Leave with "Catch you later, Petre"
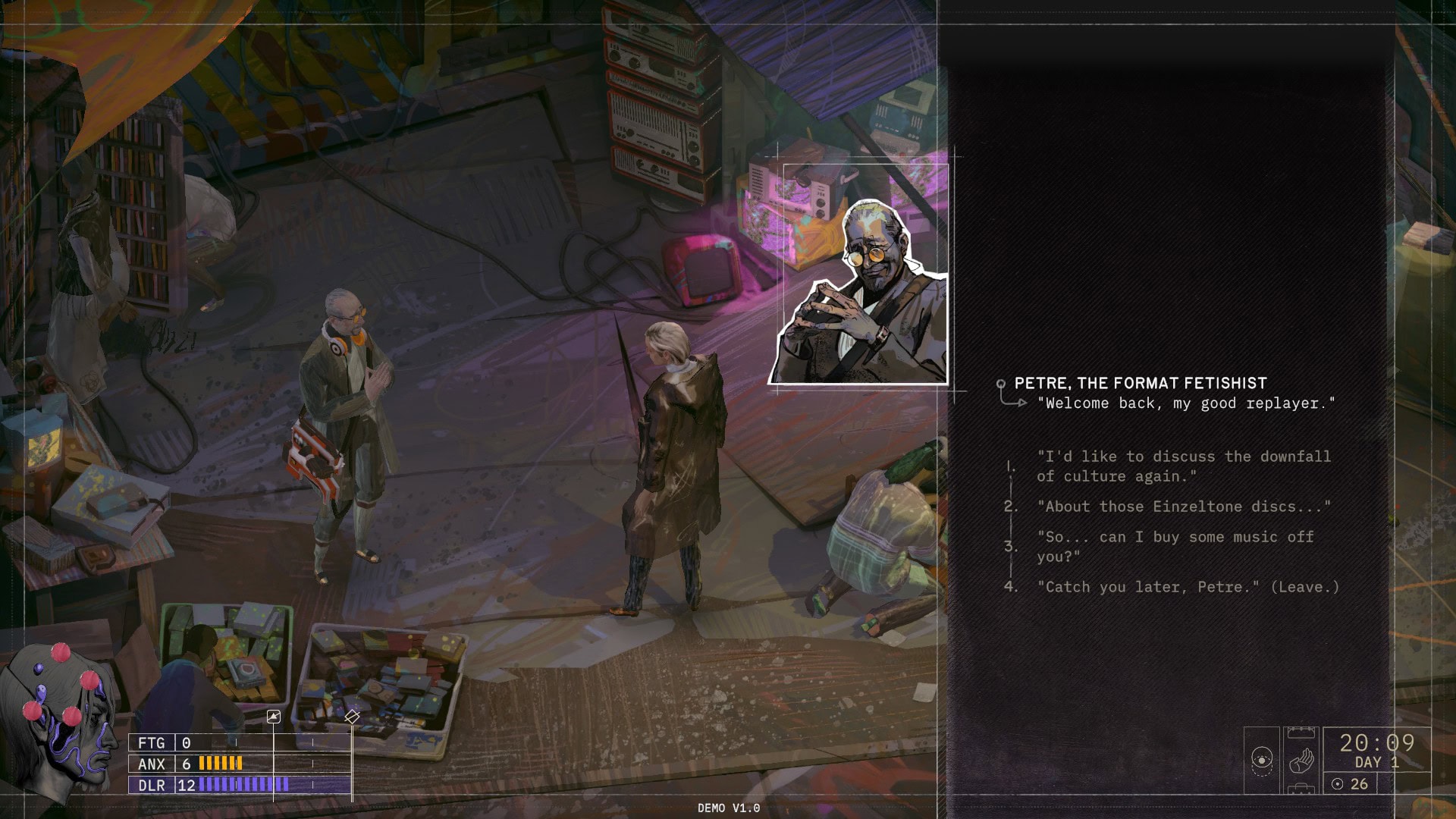This screenshot has height=819, width=1456. tap(1188, 587)
